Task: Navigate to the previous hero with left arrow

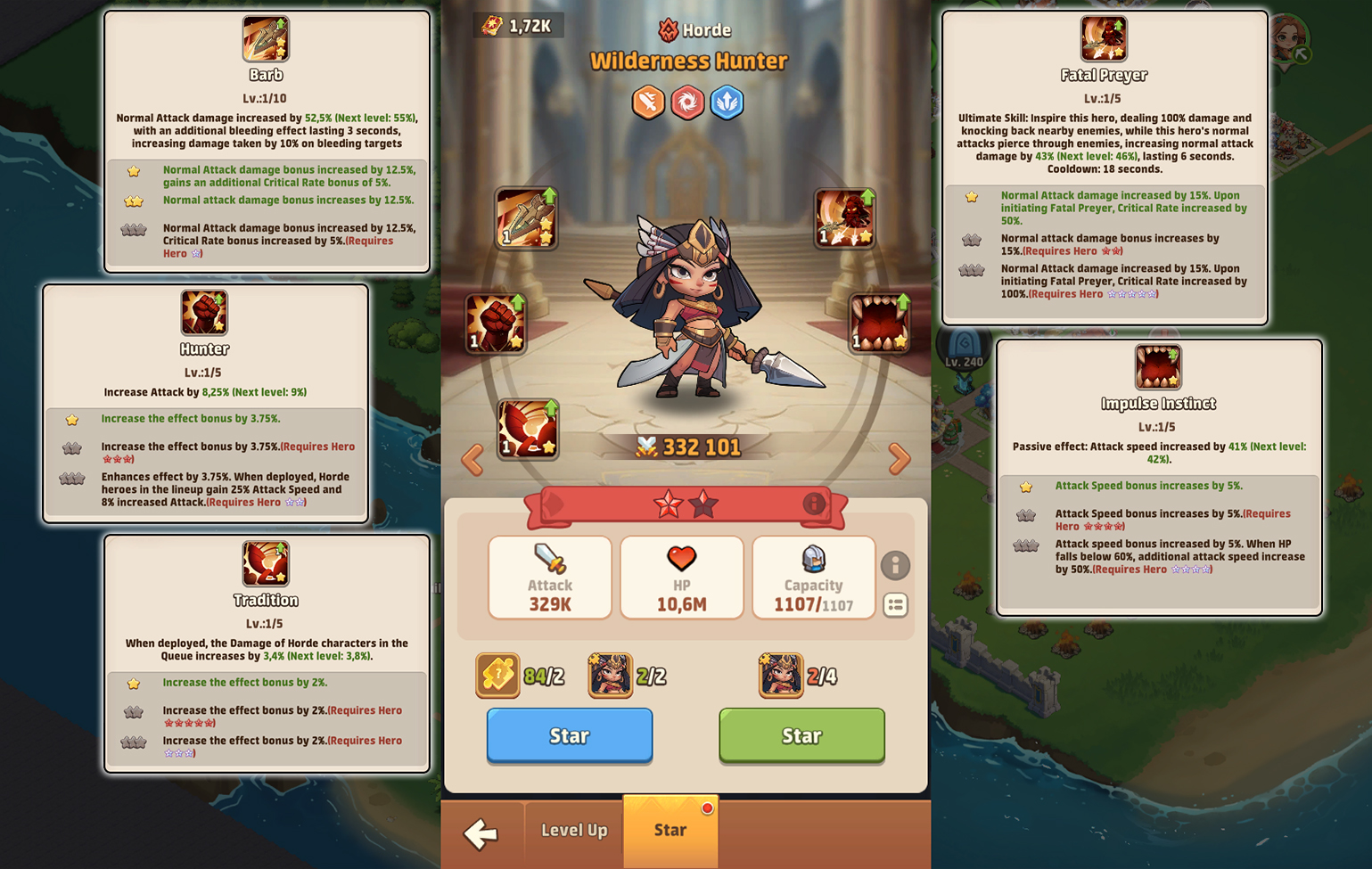Action: [472, 458]
